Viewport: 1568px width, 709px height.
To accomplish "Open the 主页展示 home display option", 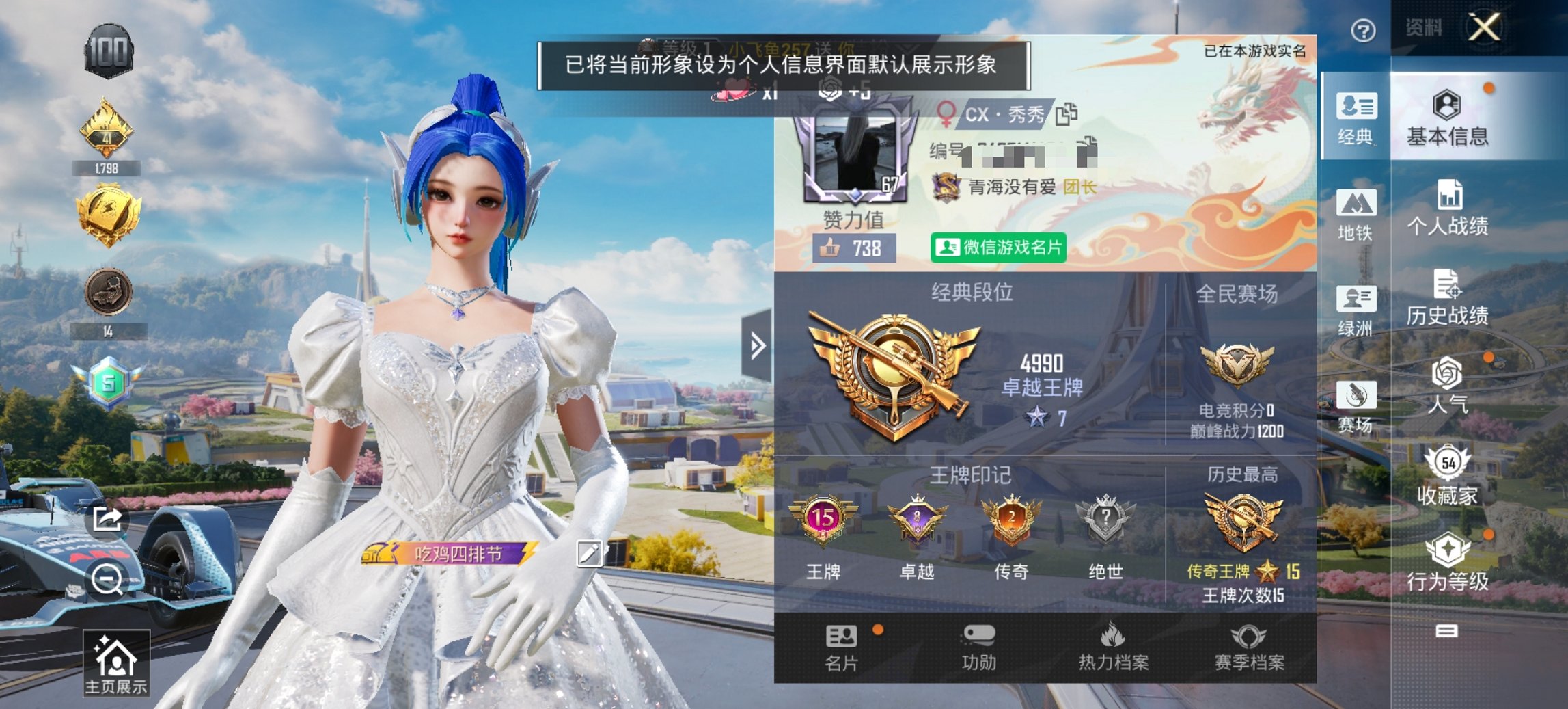I will [117, 665].
